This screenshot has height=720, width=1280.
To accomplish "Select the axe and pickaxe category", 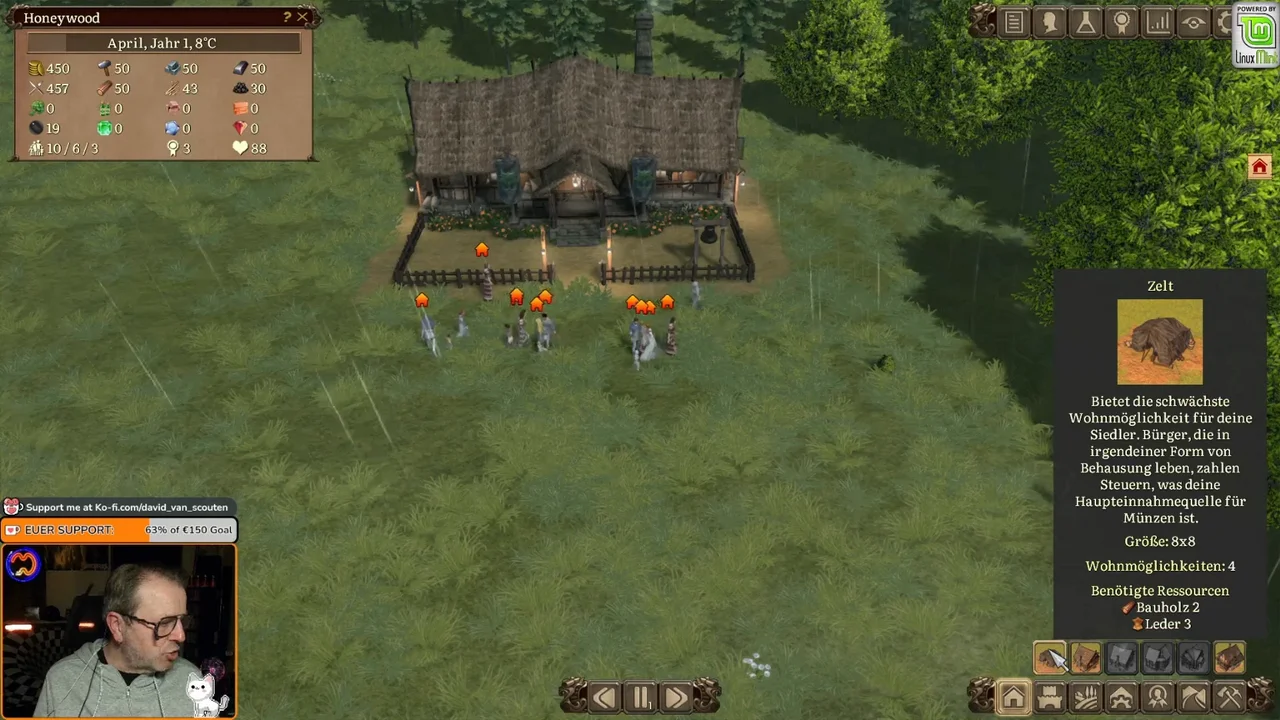I will (1230, 697).
